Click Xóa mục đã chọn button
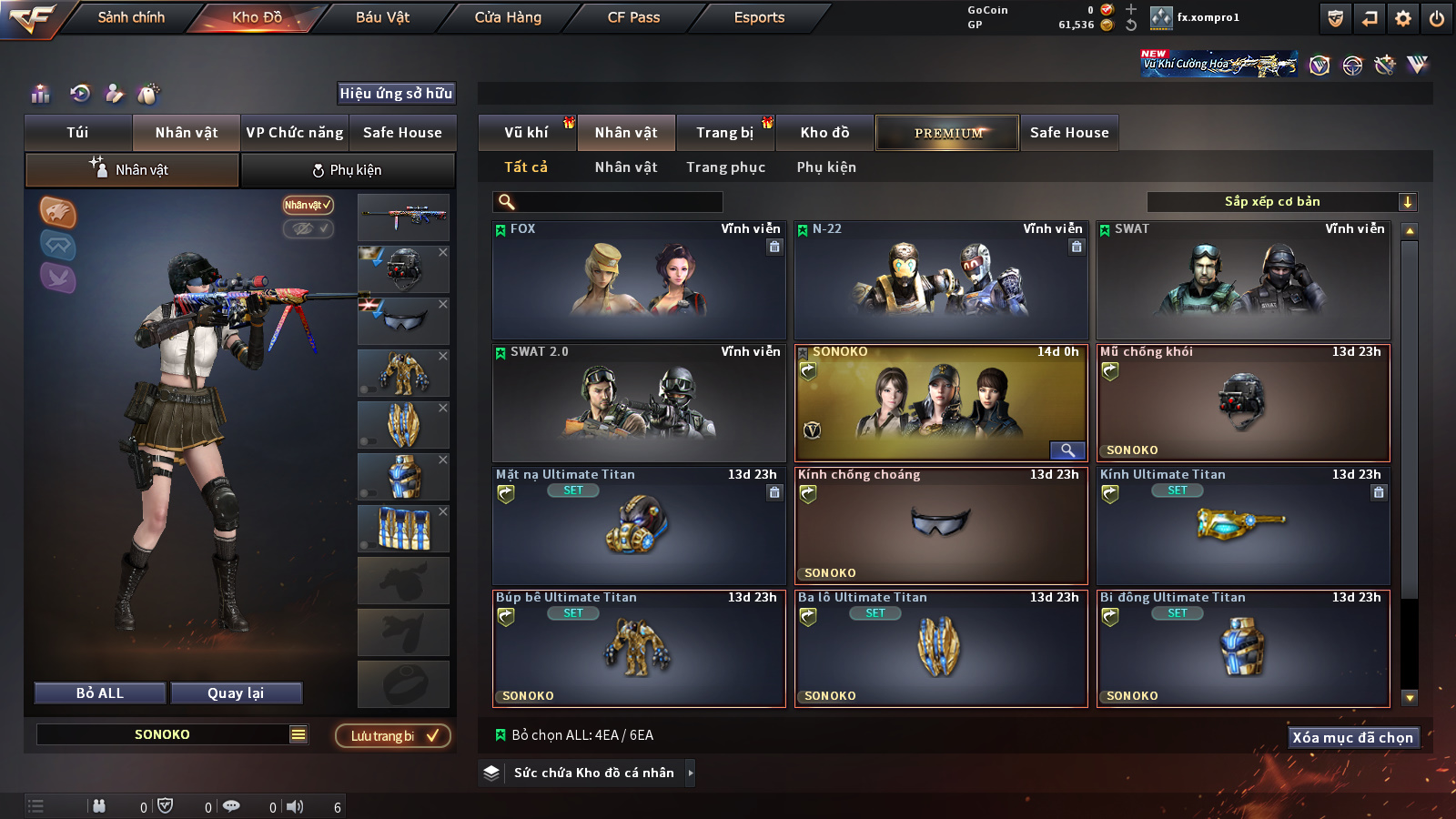The image size is (1456, 819). pos(1352,737)
